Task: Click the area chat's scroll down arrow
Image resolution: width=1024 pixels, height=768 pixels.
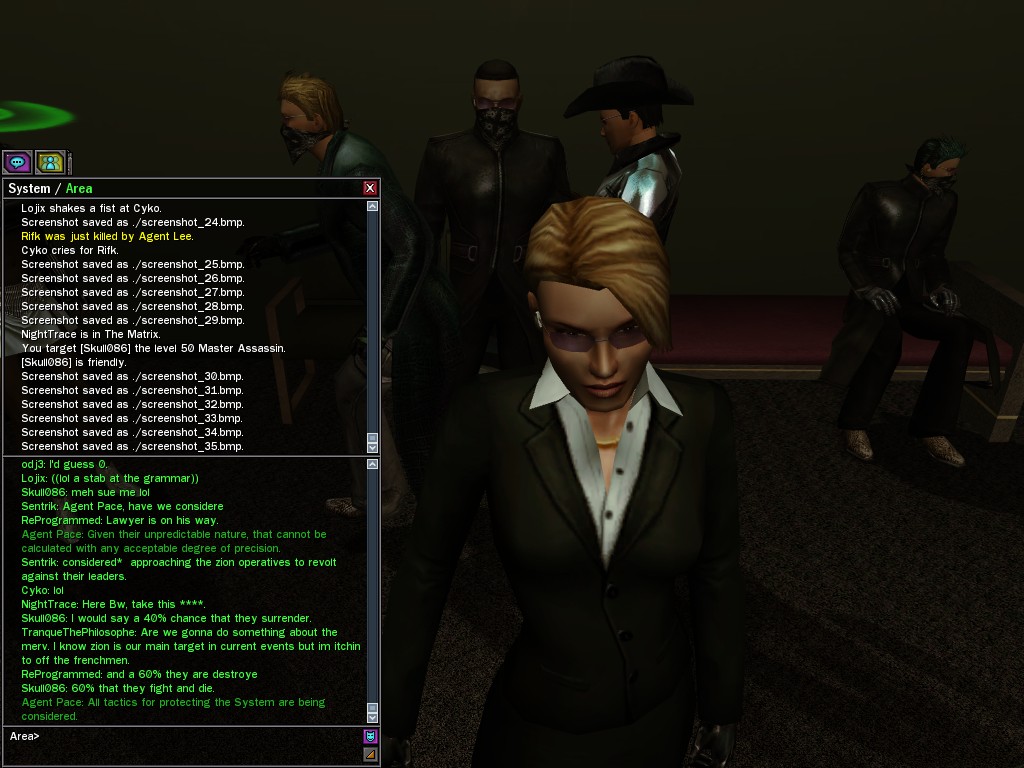Action: coord(373,717)
